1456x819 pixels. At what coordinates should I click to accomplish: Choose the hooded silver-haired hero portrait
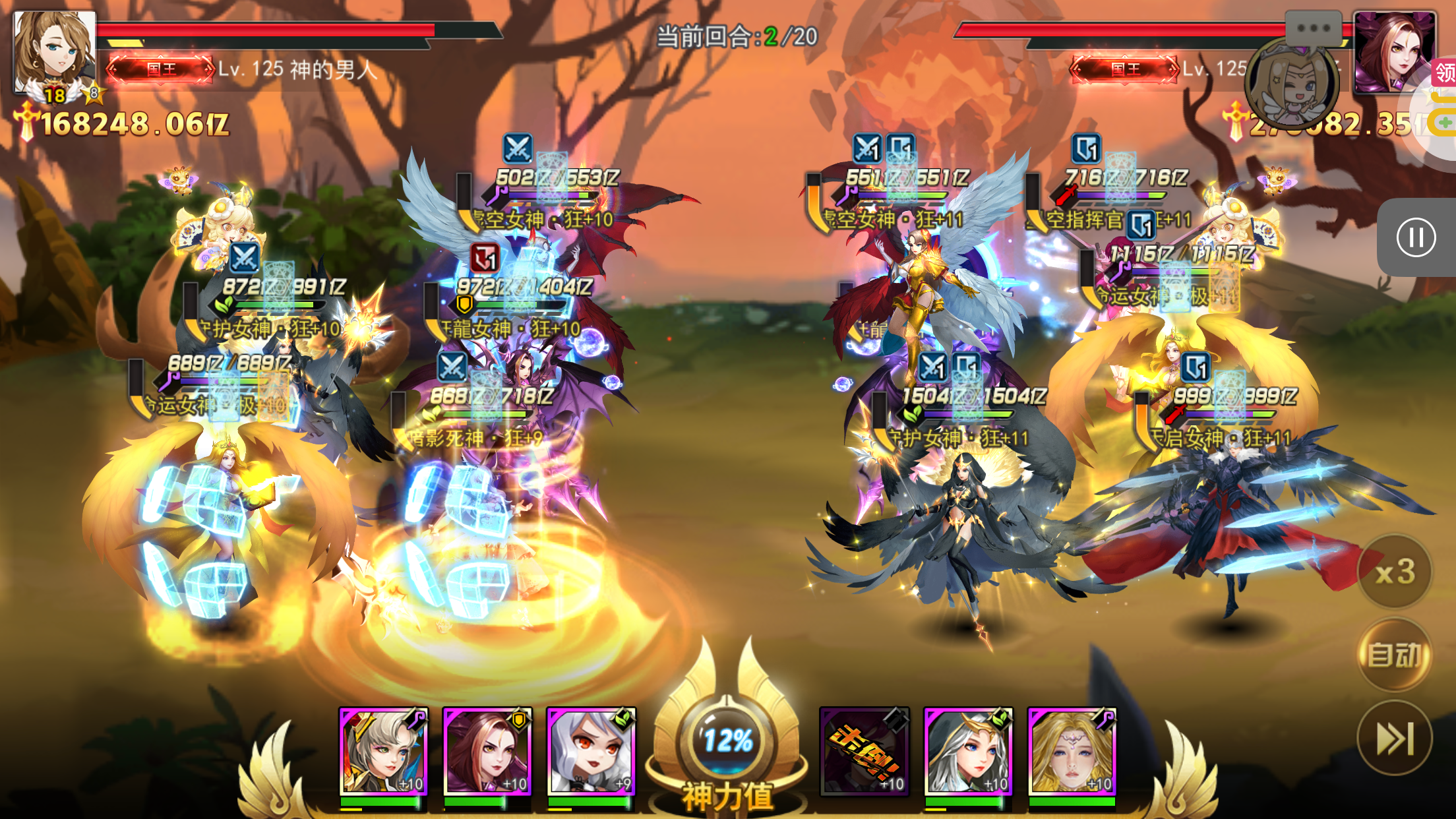click(968, 751)
